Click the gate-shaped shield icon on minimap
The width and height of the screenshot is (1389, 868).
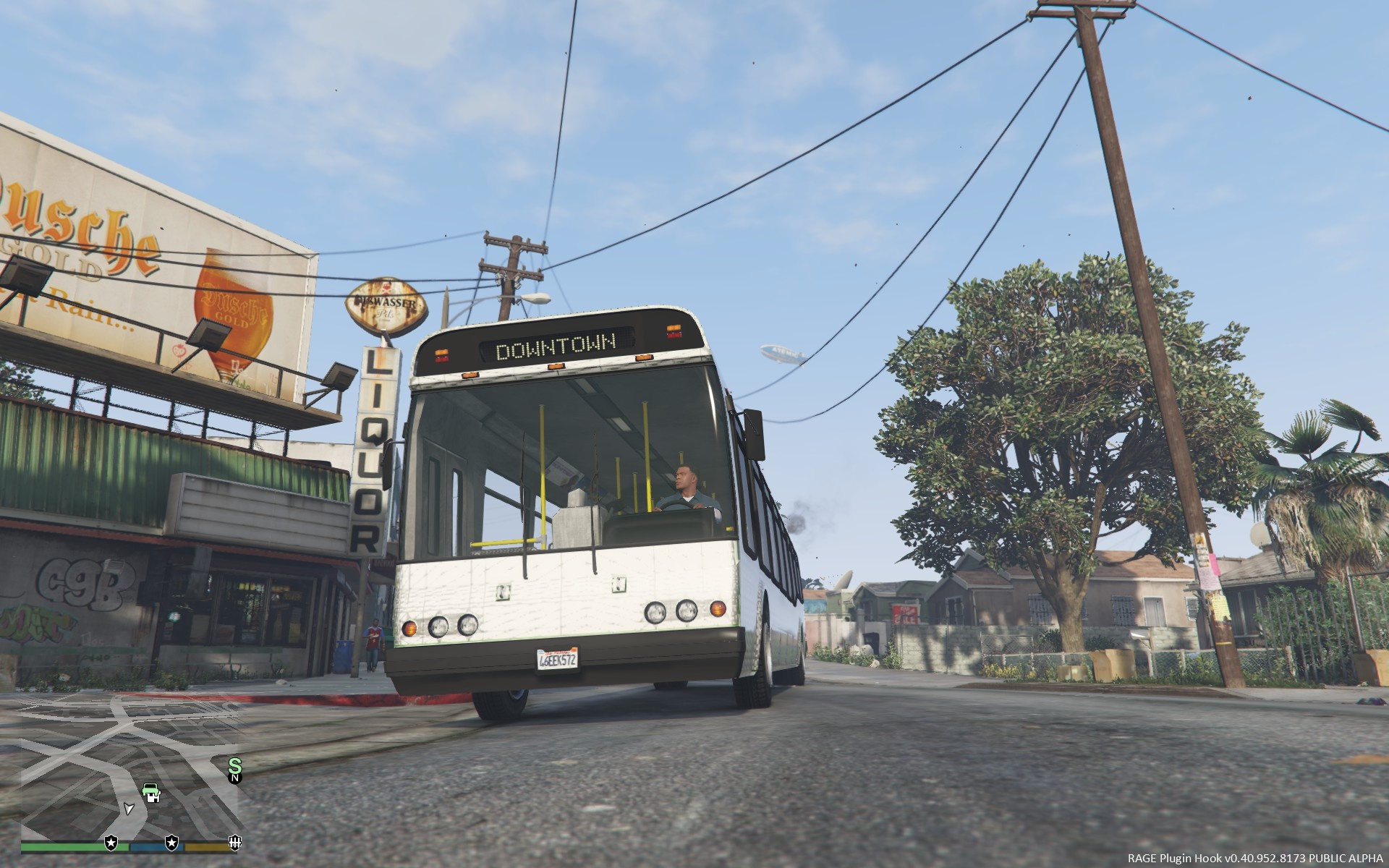[234, 843]
